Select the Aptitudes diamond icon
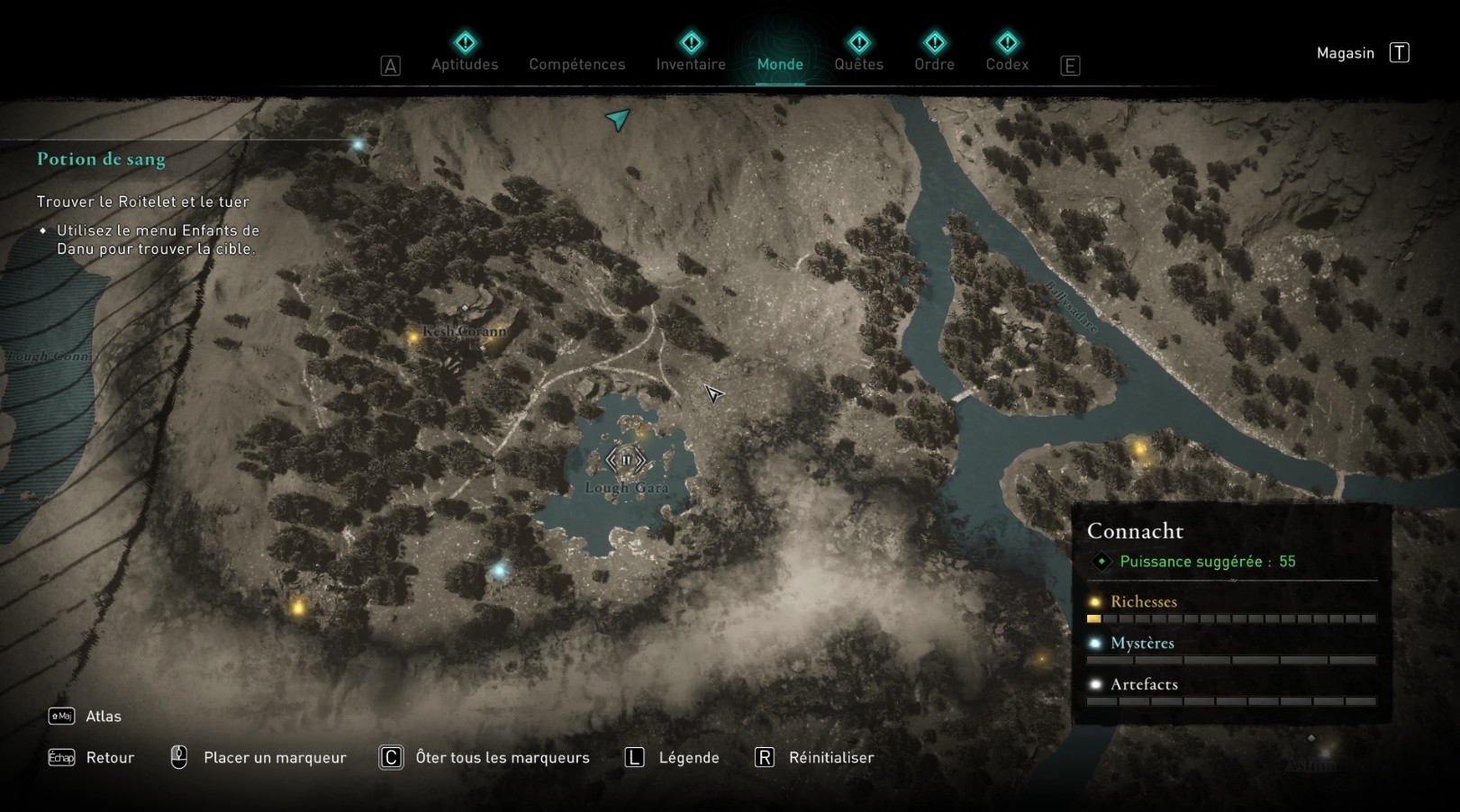Screen dimensions: 1460x812 tap(465, 41)
